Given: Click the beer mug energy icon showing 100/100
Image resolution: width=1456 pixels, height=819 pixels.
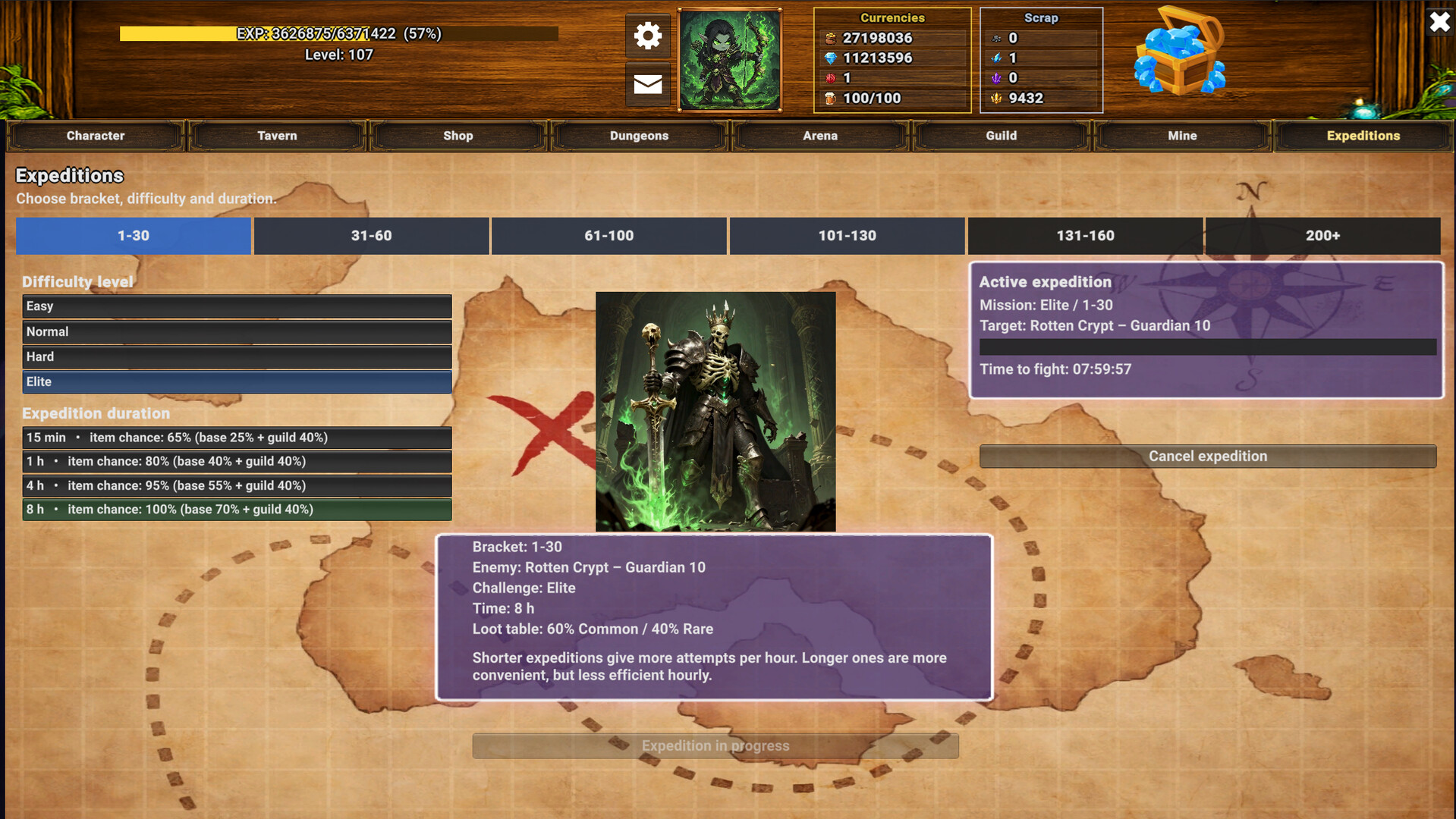Looking at the screenshot, I should click(x=831, y=98).
